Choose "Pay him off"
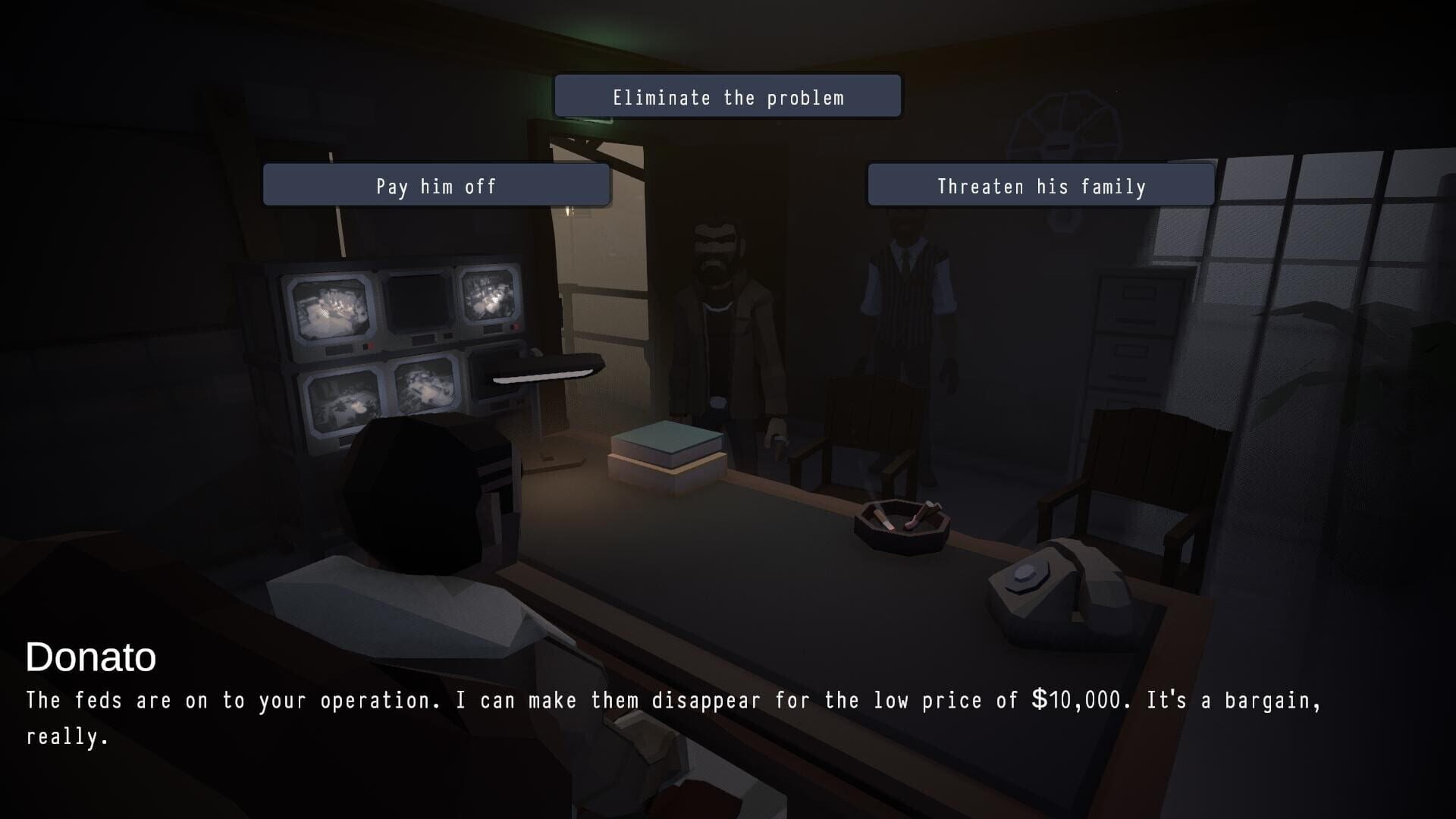This screenshot has height=819, width=1456. (436, 185)
